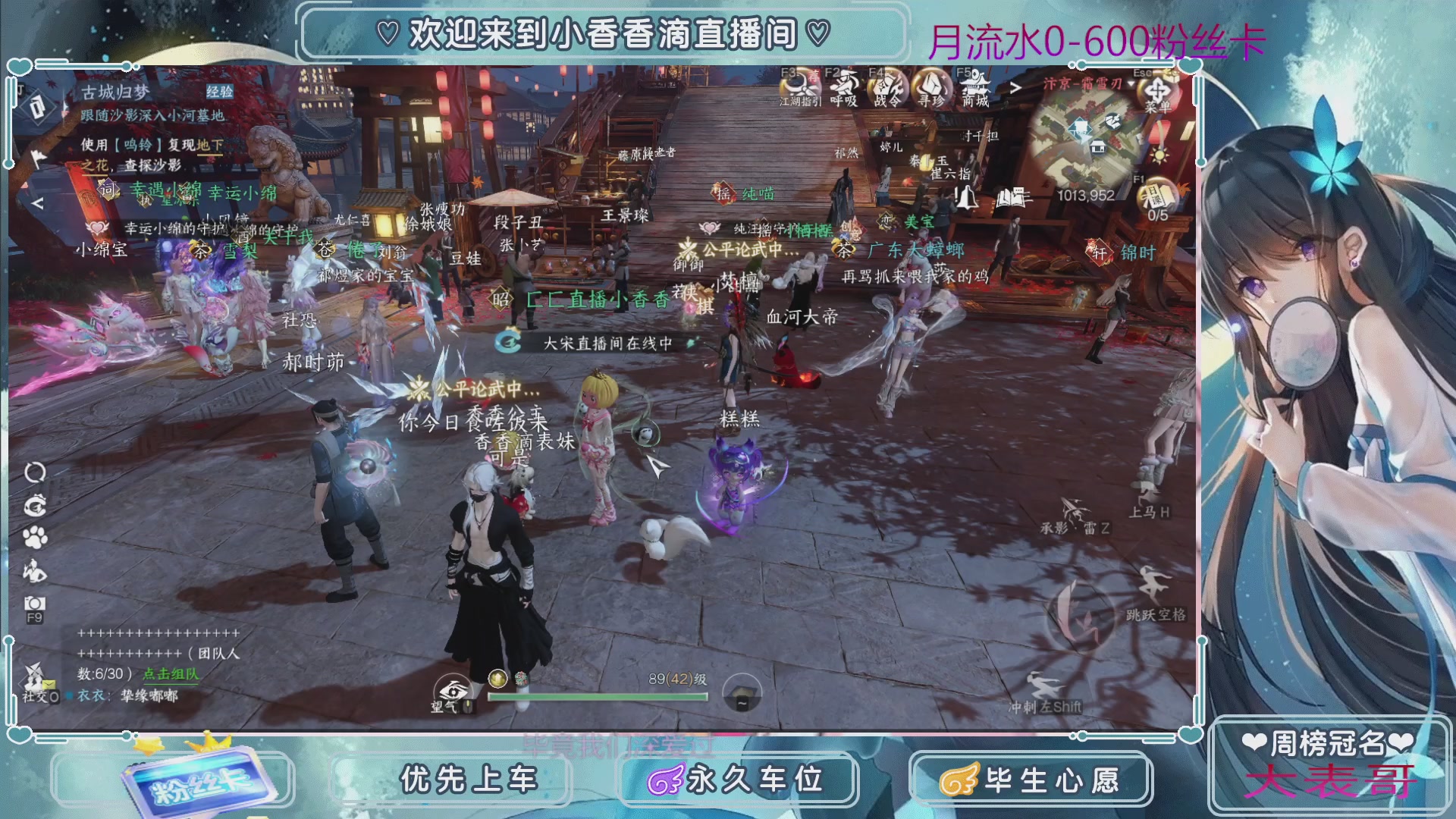This screenshot has height=819, width=1456.
Task: Select the 古城归梦 quest tracker
Action: pos(116,93)
